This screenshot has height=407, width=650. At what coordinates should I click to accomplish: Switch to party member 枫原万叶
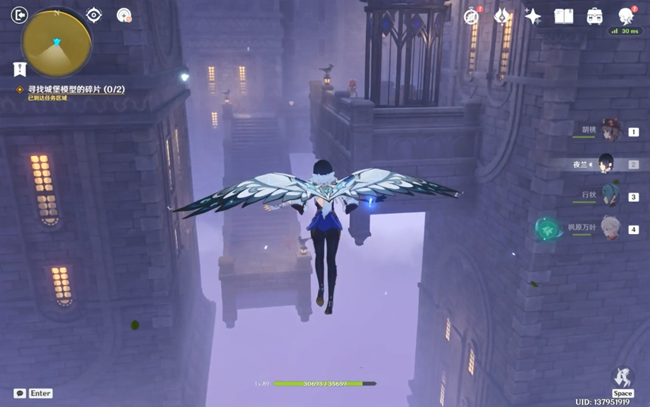609,229
